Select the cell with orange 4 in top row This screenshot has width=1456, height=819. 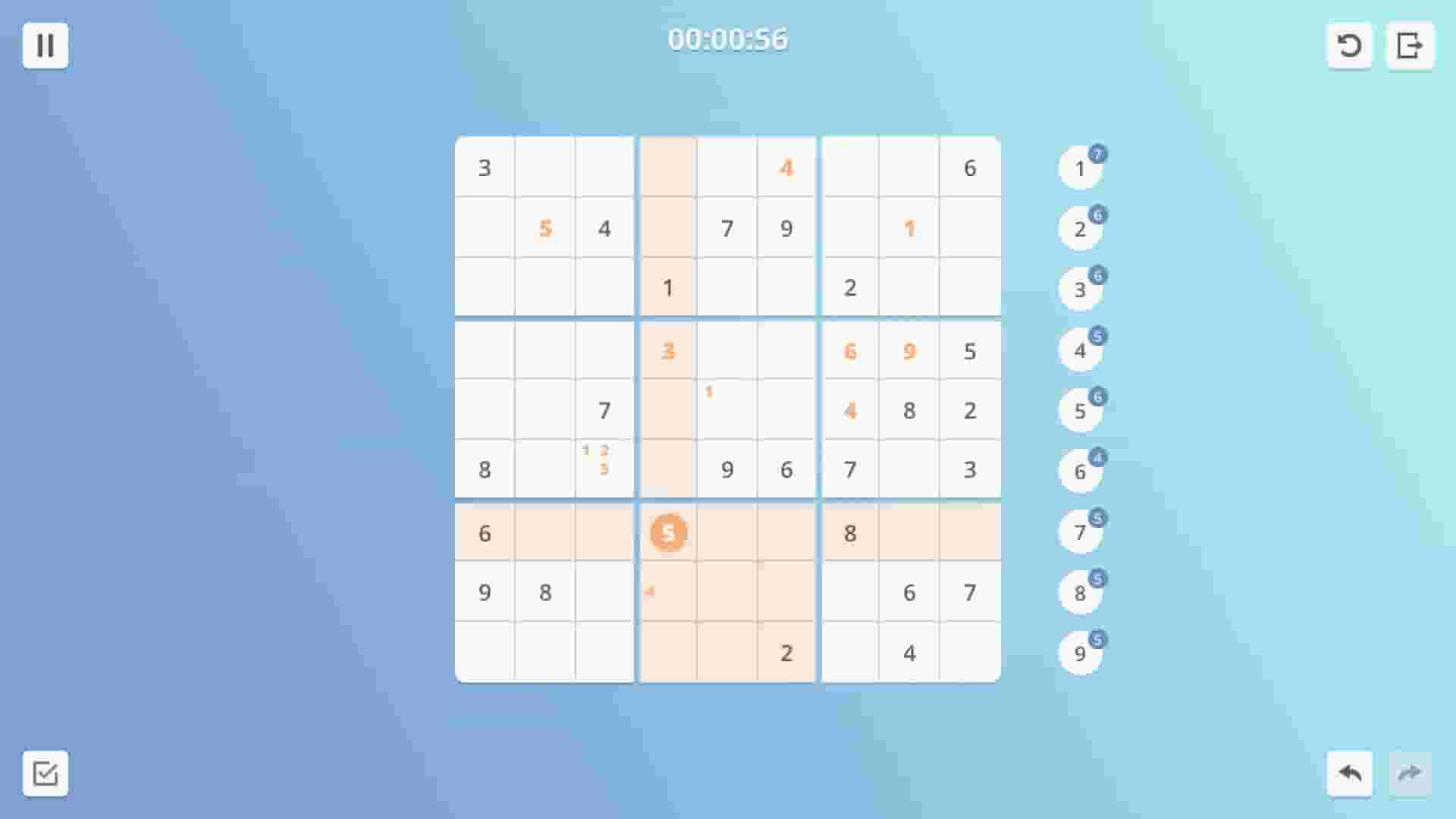[x=786, y=168]
